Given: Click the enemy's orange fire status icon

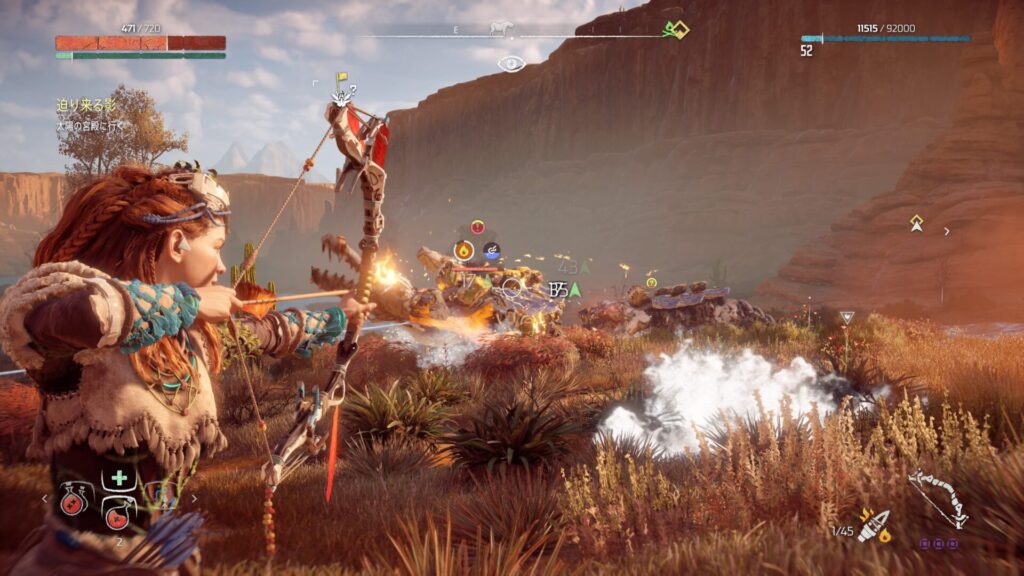Looking at the screenshot, I should [x=464, y=251].
